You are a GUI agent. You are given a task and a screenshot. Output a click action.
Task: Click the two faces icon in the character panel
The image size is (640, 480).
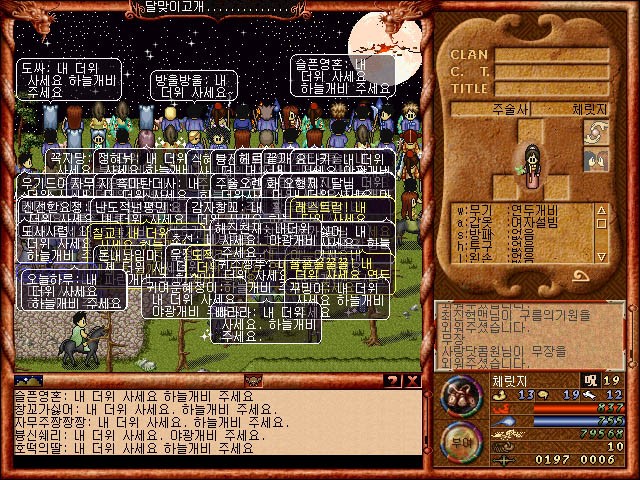(596, 160)
